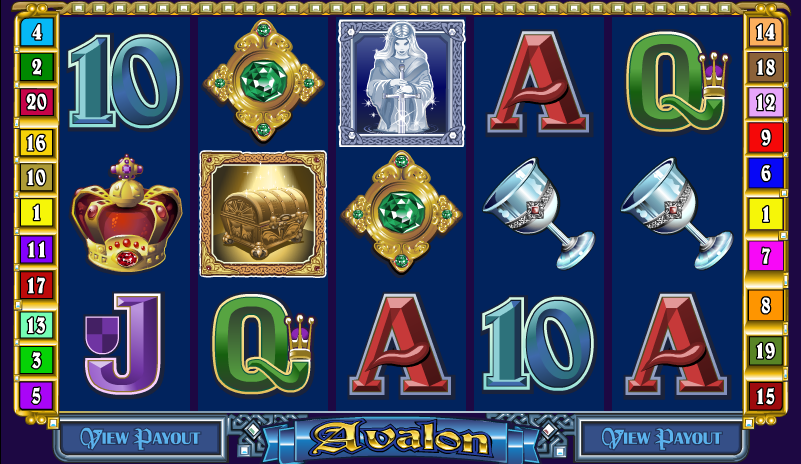
Task: Click the lavender payline 12 marker
Action: click(x=765, y=102)
